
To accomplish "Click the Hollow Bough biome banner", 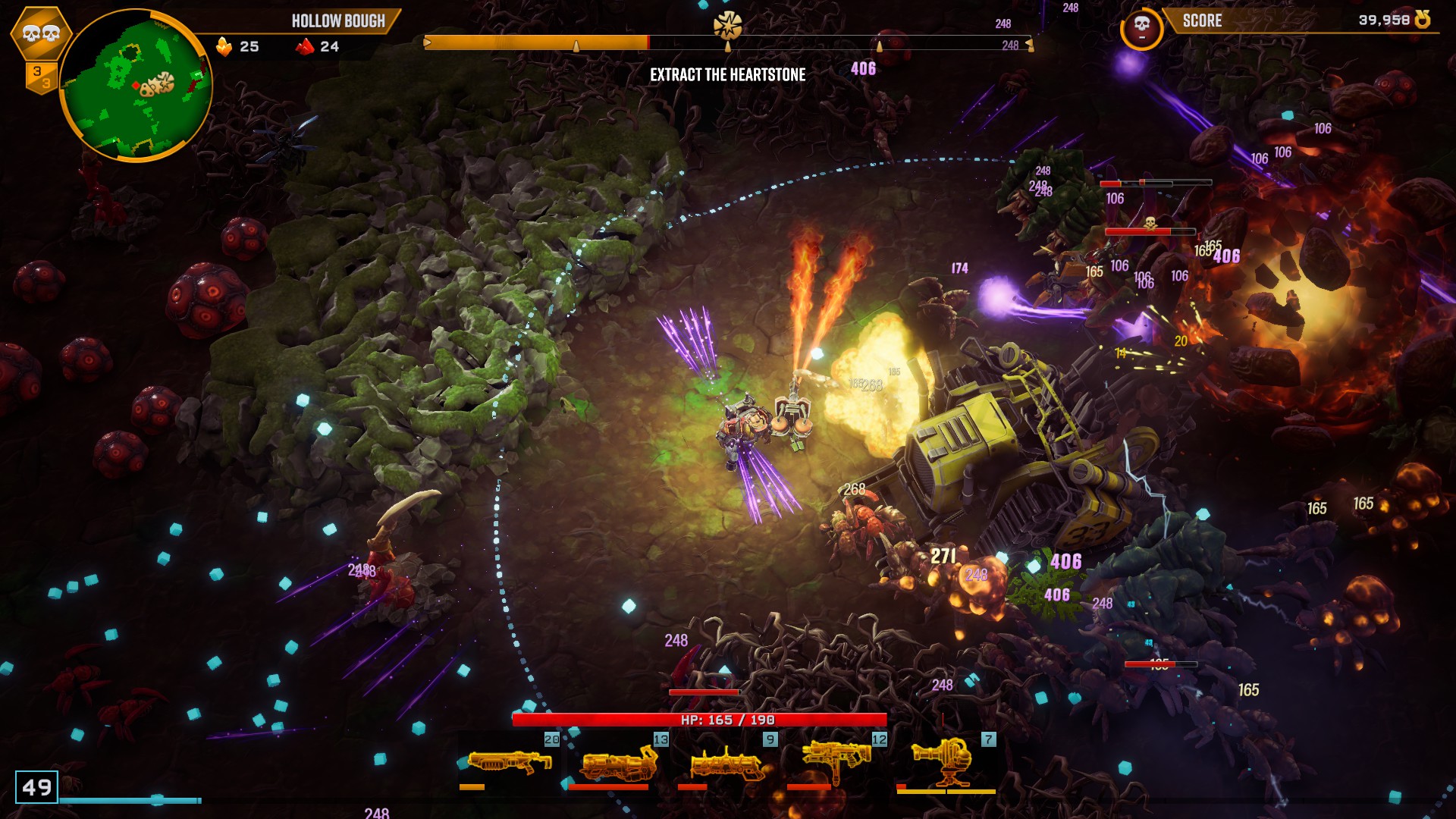I will 338,21.
